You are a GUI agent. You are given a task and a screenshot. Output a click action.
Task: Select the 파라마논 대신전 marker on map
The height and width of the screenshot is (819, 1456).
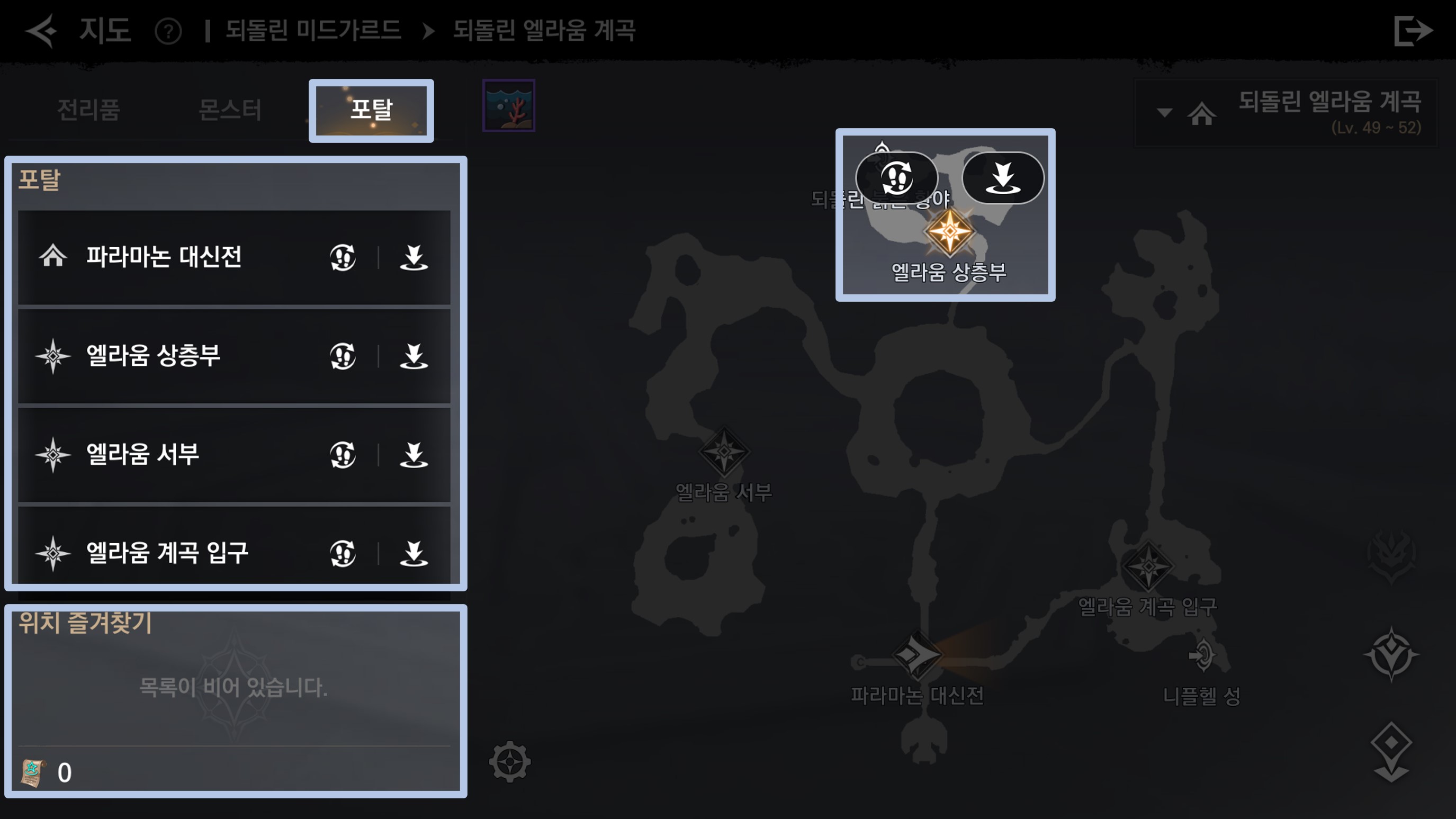point(917,655)
